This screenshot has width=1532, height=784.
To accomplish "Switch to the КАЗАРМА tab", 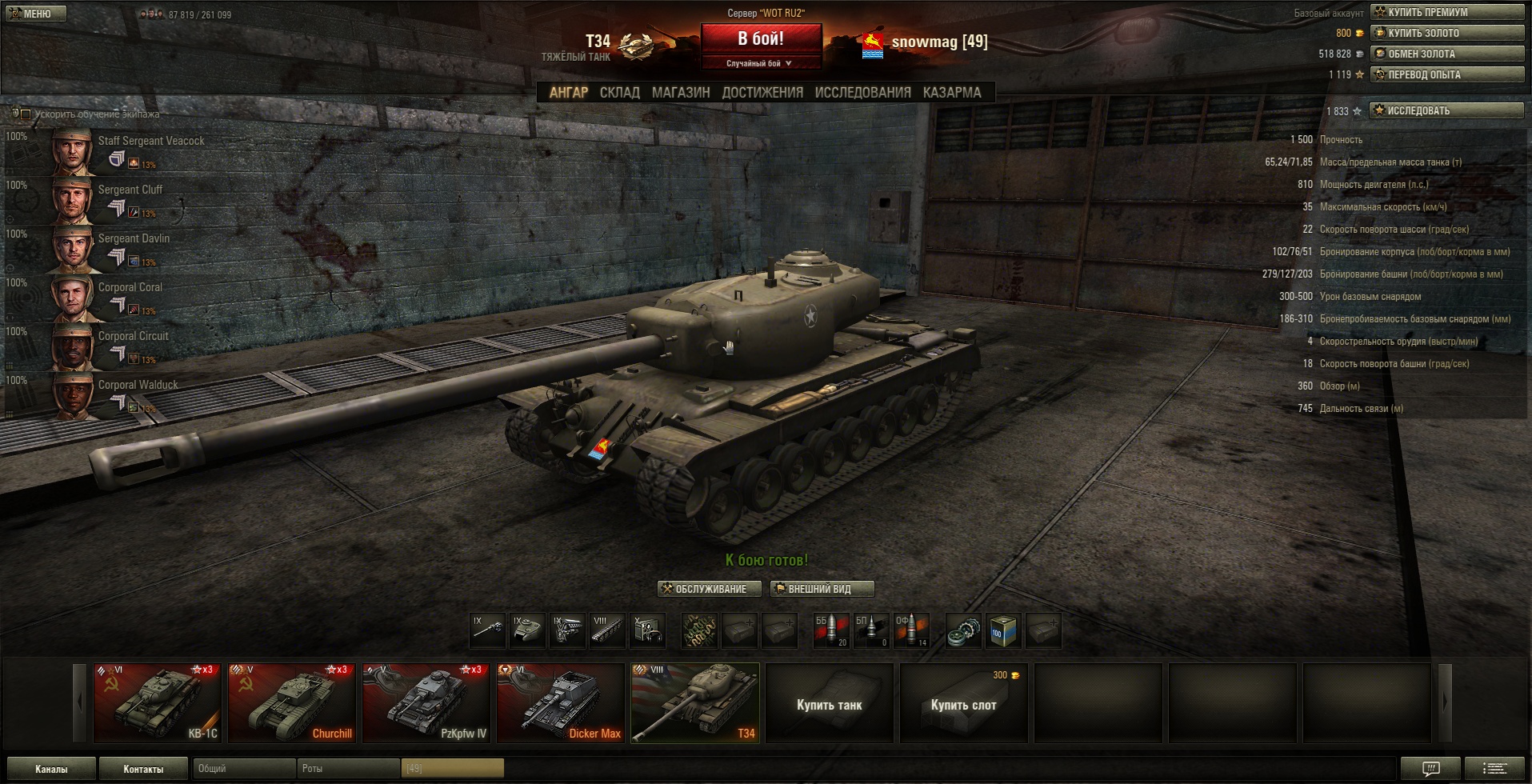I will point(951,93).
